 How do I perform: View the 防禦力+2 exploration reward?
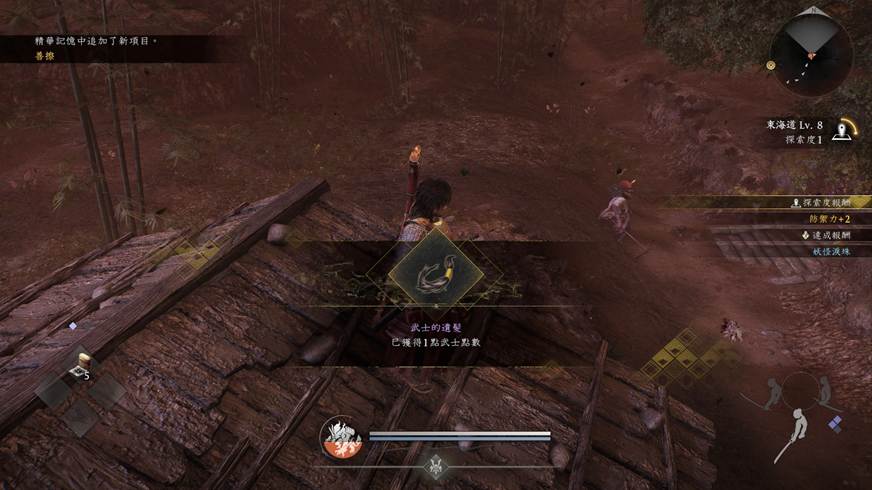coord(829,219)
